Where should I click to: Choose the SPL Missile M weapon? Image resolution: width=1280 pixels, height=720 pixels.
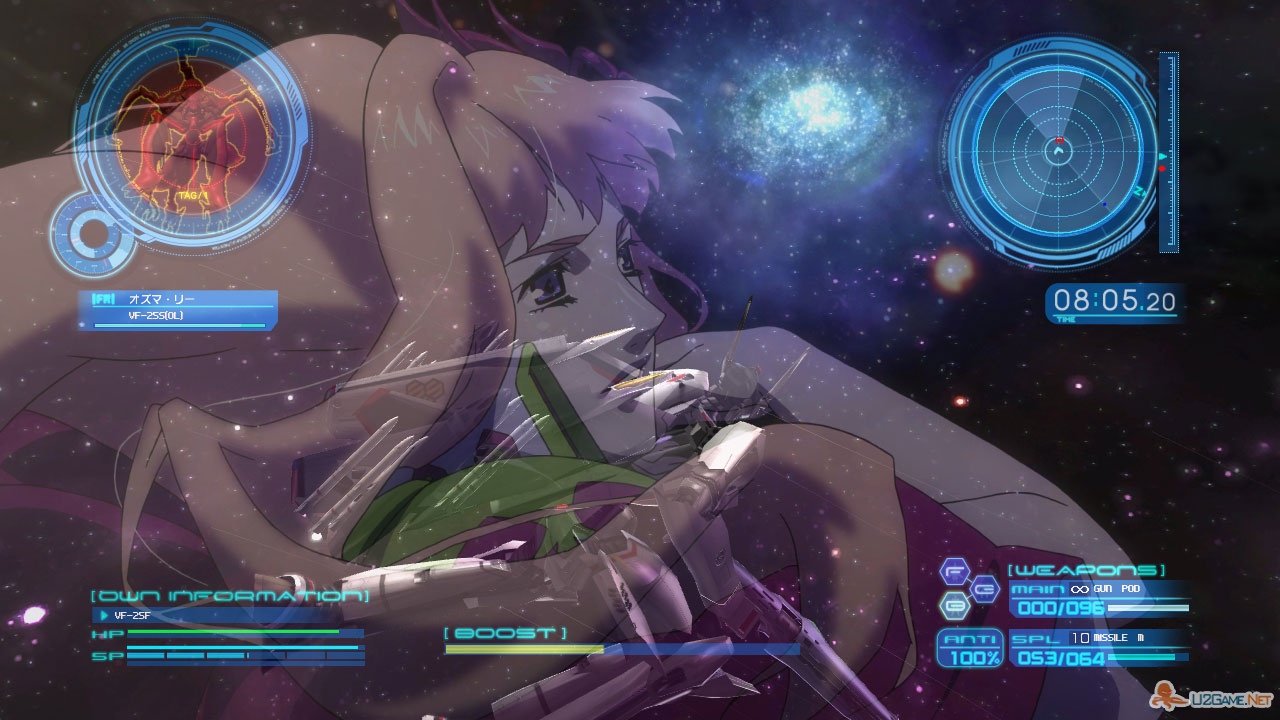click(1100, 648)
